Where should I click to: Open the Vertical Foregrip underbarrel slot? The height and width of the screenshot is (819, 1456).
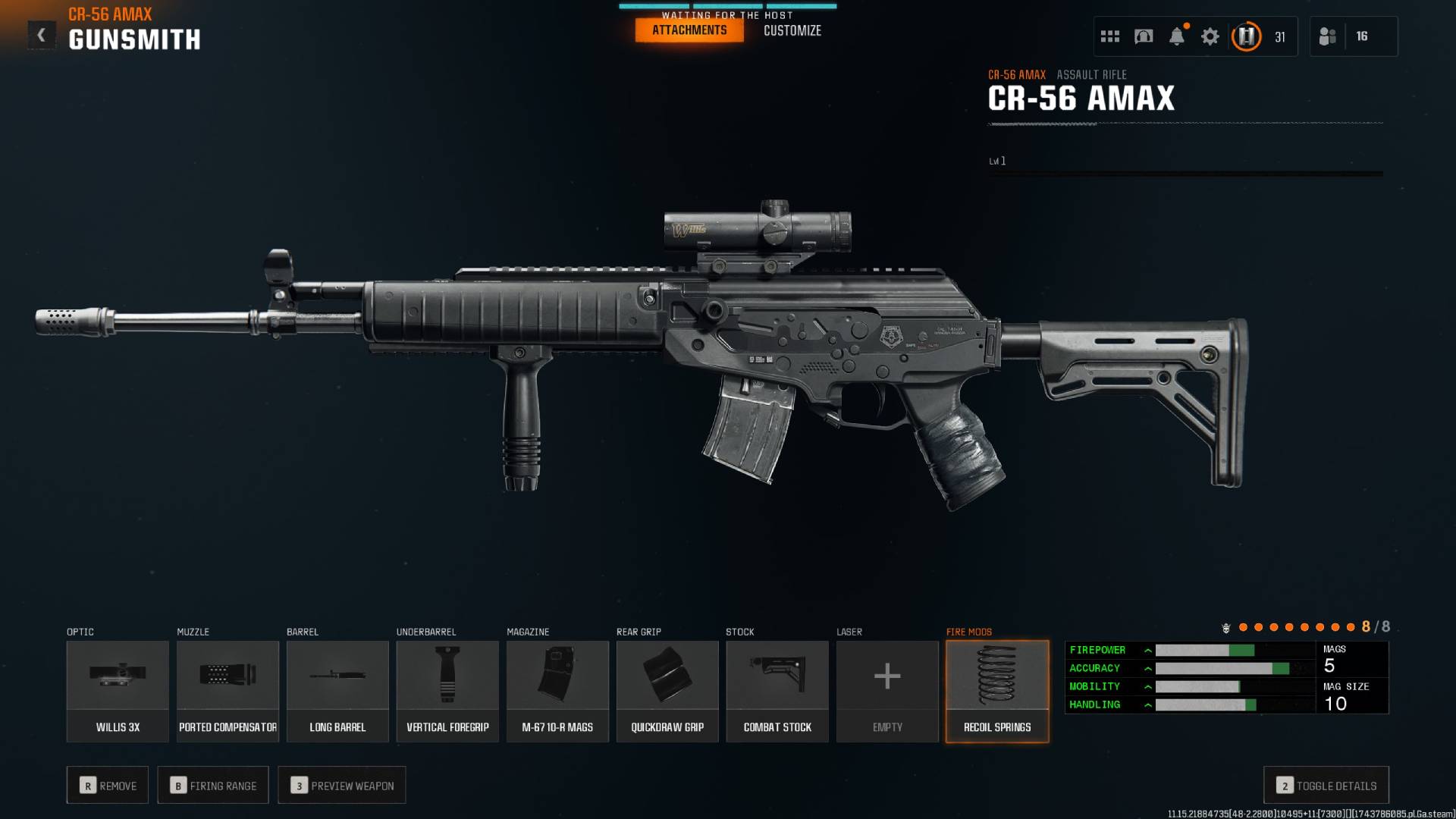pyautogui.click(x=447, y=690)
